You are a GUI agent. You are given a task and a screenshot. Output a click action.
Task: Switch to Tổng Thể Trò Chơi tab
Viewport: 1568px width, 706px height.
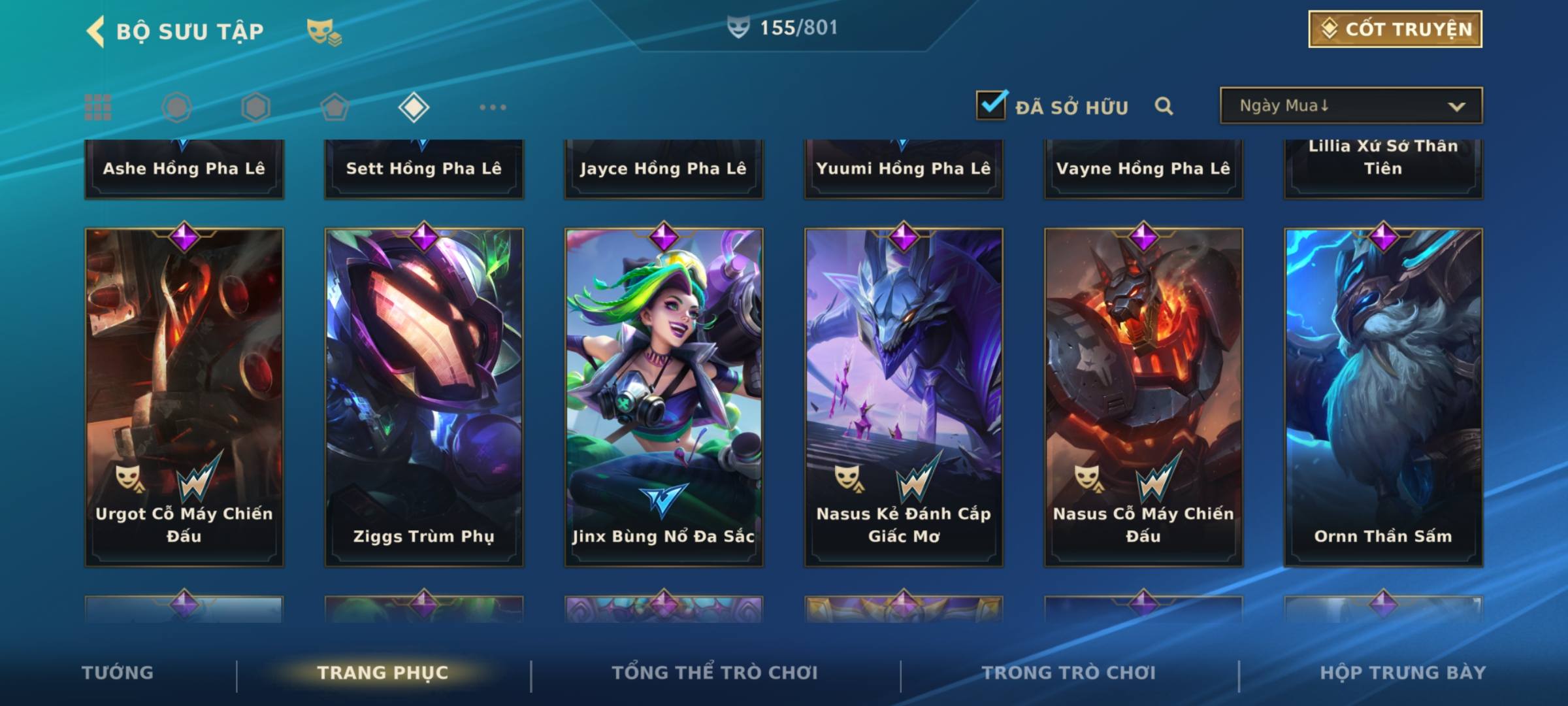click(715, 673)
